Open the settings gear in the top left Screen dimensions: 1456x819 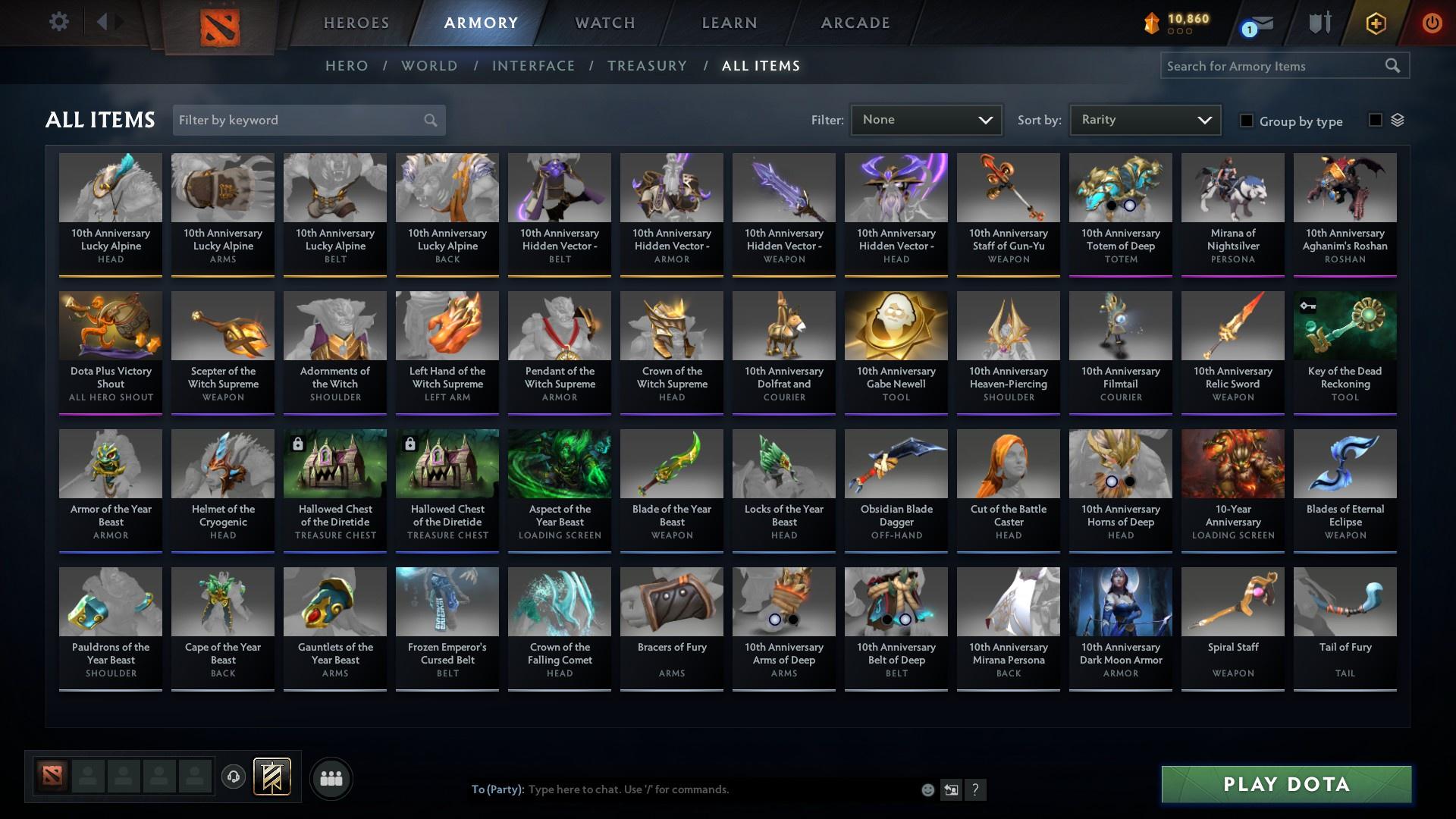58,21
